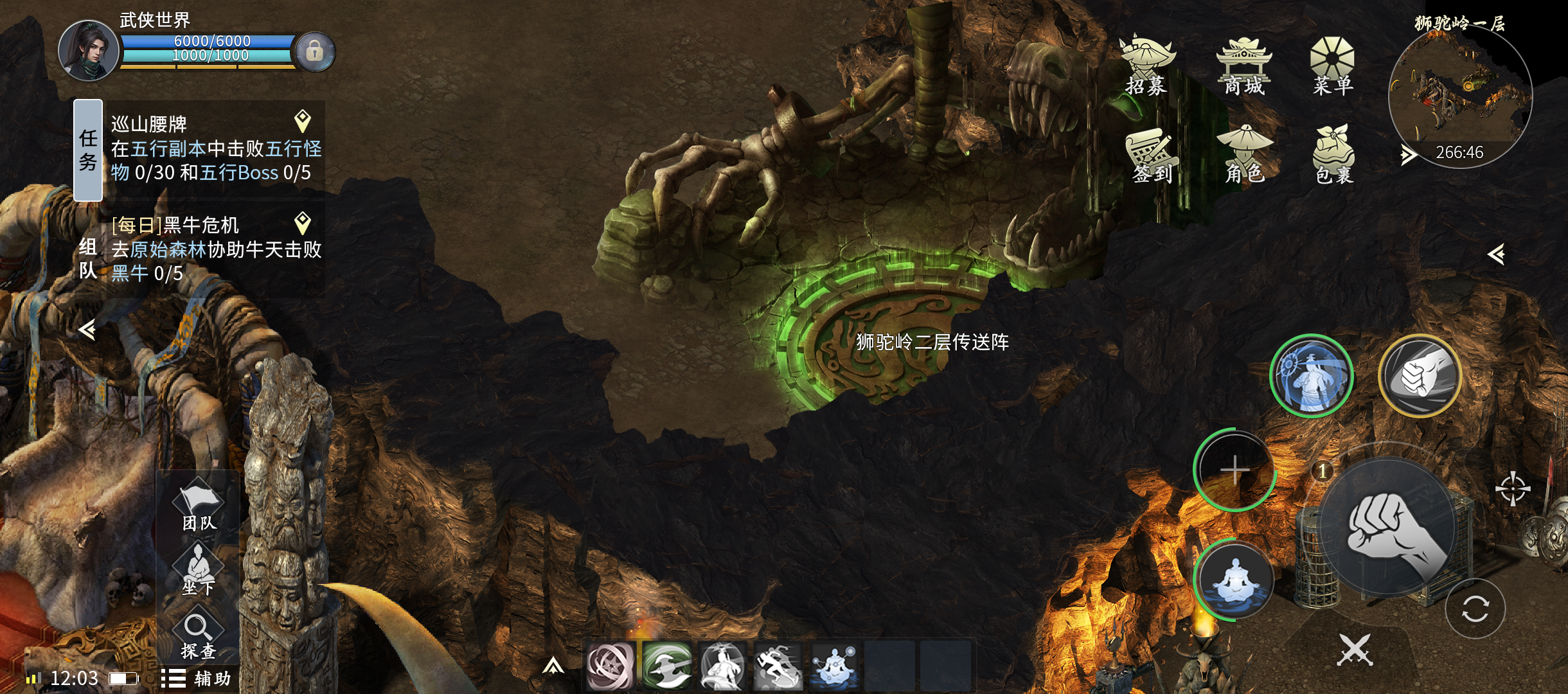
Task: Open the 包裹 inventory bag
Action: click(x=1334, y=156)
